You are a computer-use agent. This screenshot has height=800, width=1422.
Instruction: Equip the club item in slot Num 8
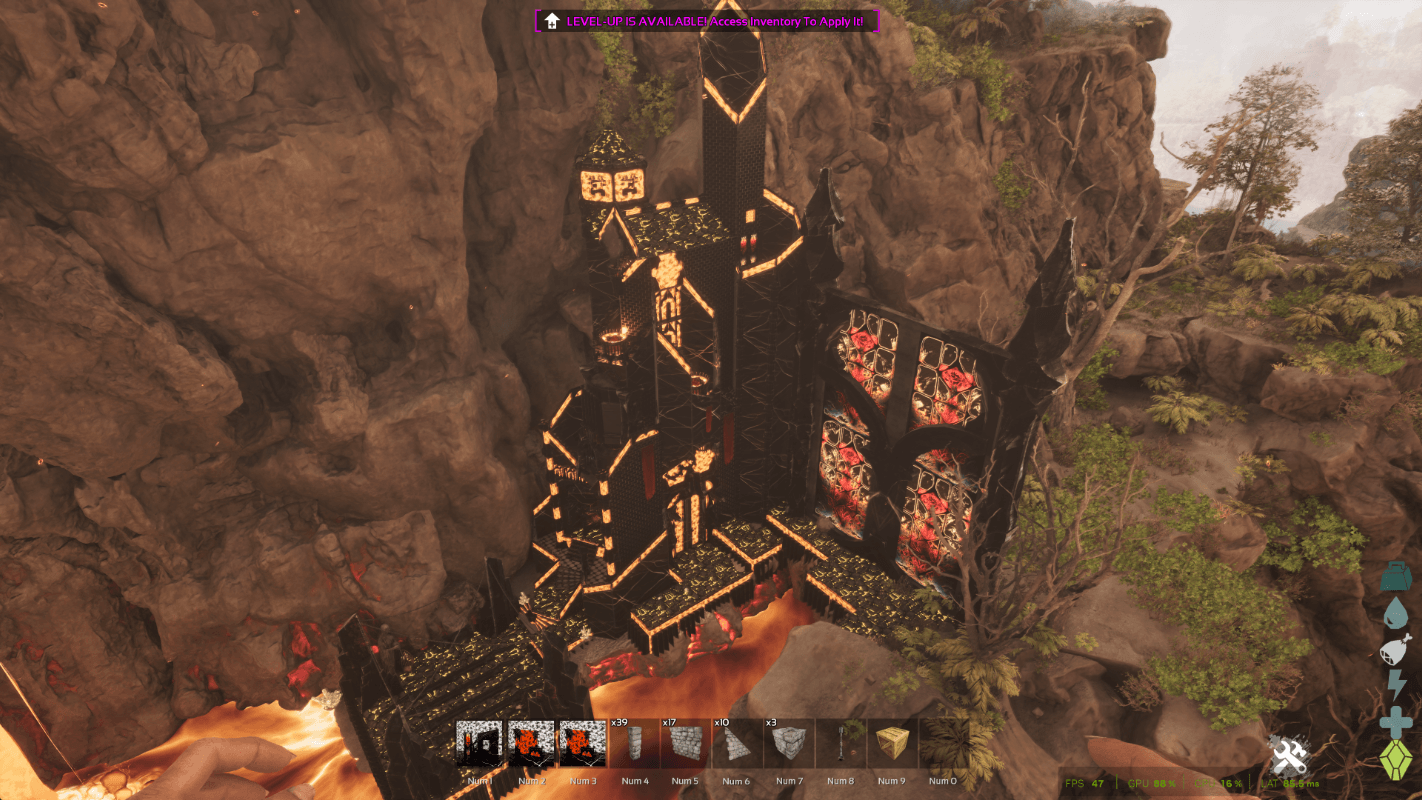pyautogui.click(x=840, y=744)
